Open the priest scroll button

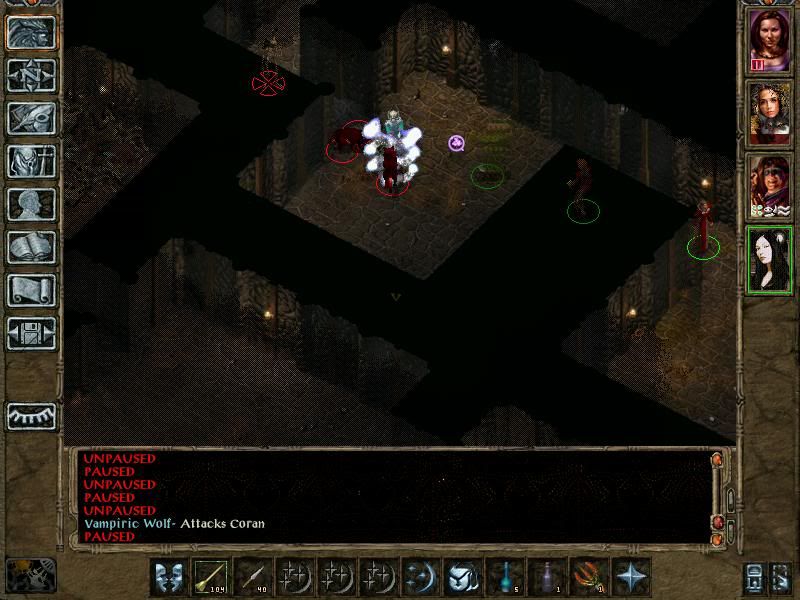point(31,290)
